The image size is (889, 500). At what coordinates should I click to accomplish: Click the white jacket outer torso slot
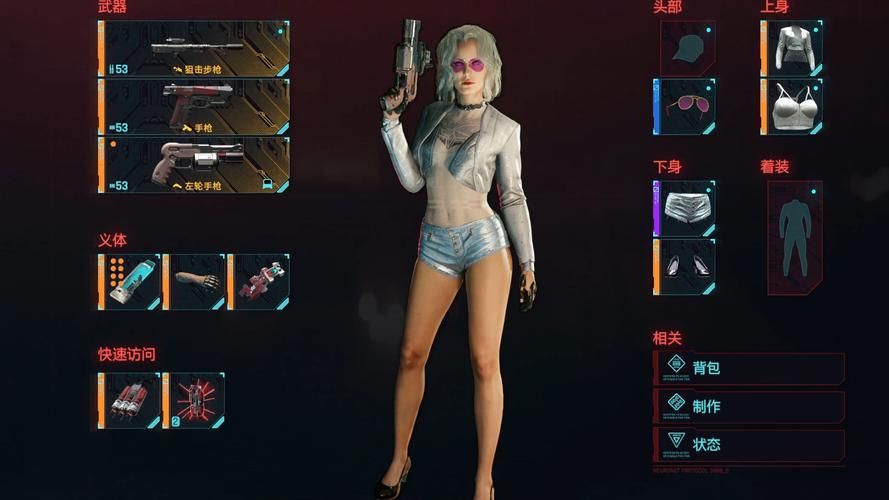point(793,49)
